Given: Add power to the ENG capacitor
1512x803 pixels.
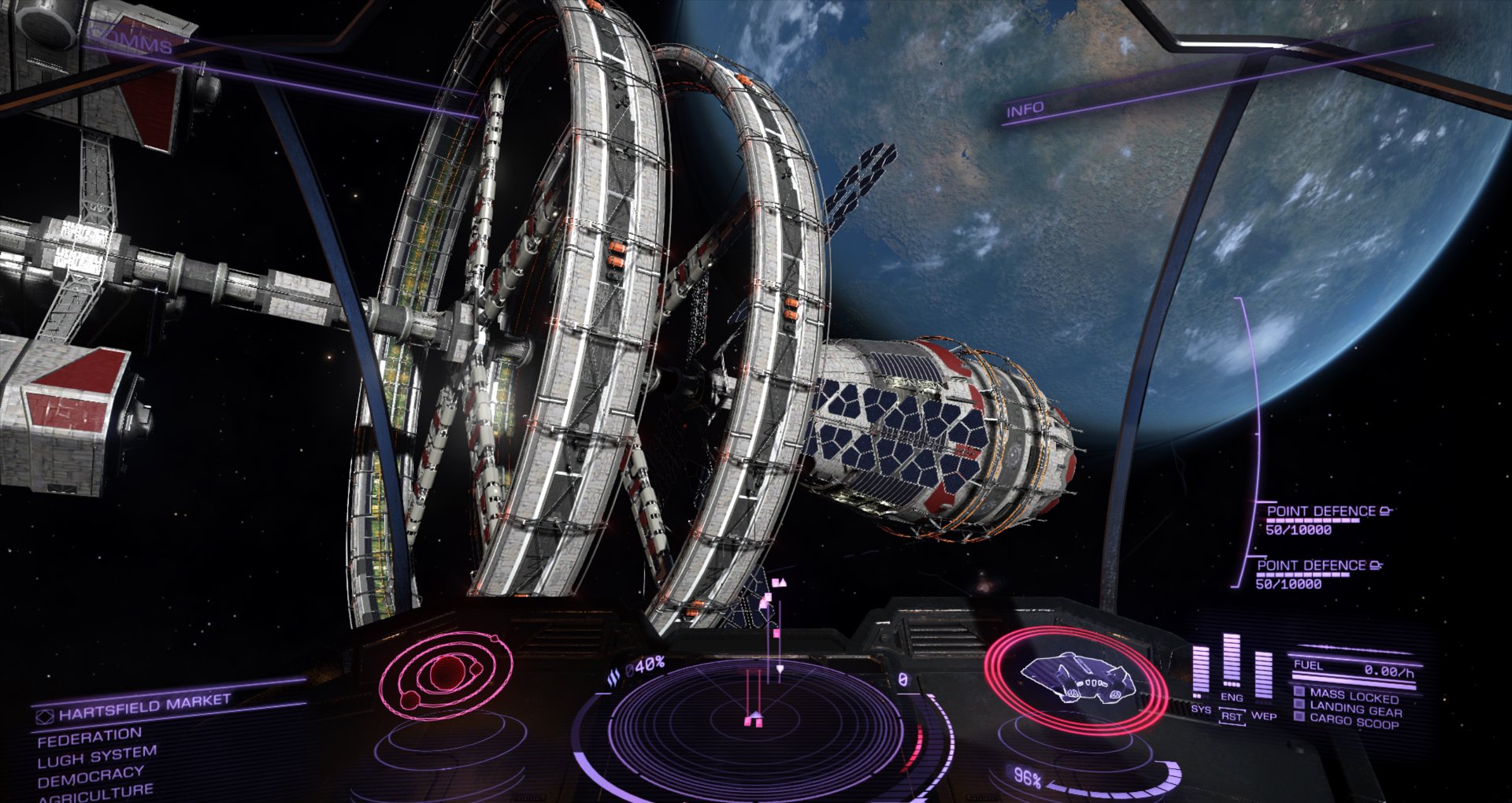Looking at the screenshot, I should (1232, 698).
